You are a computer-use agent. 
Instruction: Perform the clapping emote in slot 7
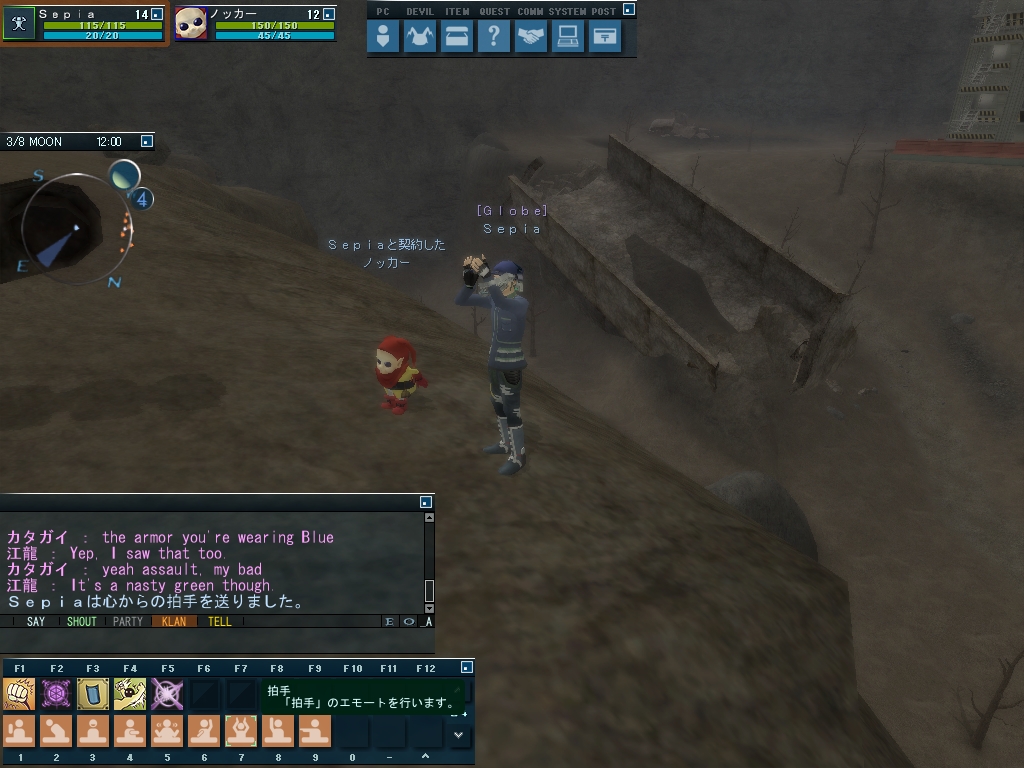point(241,730)
